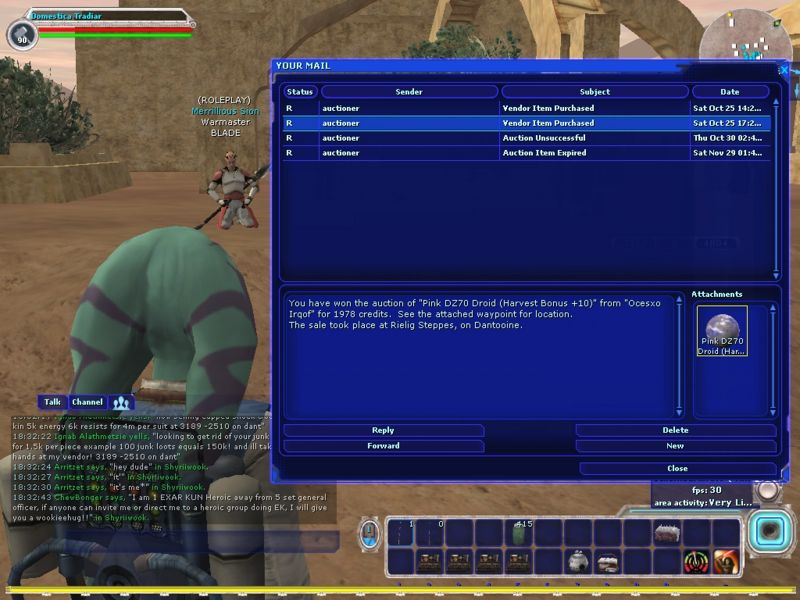Sort mail by the Subject column
This screenshot has width=800, height=600.
tap(594, 92)
